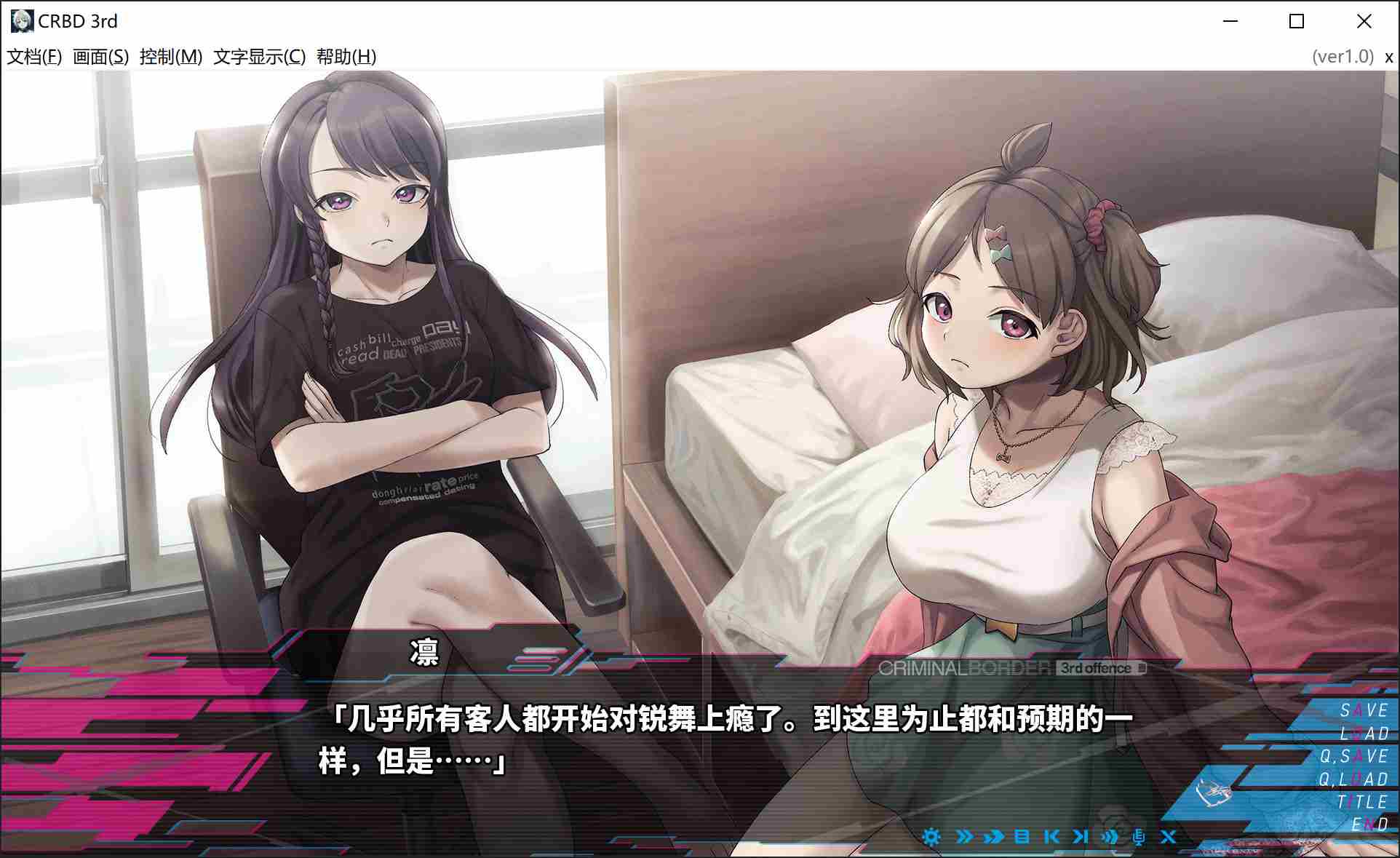Viewport: 1400px width, 858px height.
Task: Activate the skip mode icon
Action: coord(964,837)
